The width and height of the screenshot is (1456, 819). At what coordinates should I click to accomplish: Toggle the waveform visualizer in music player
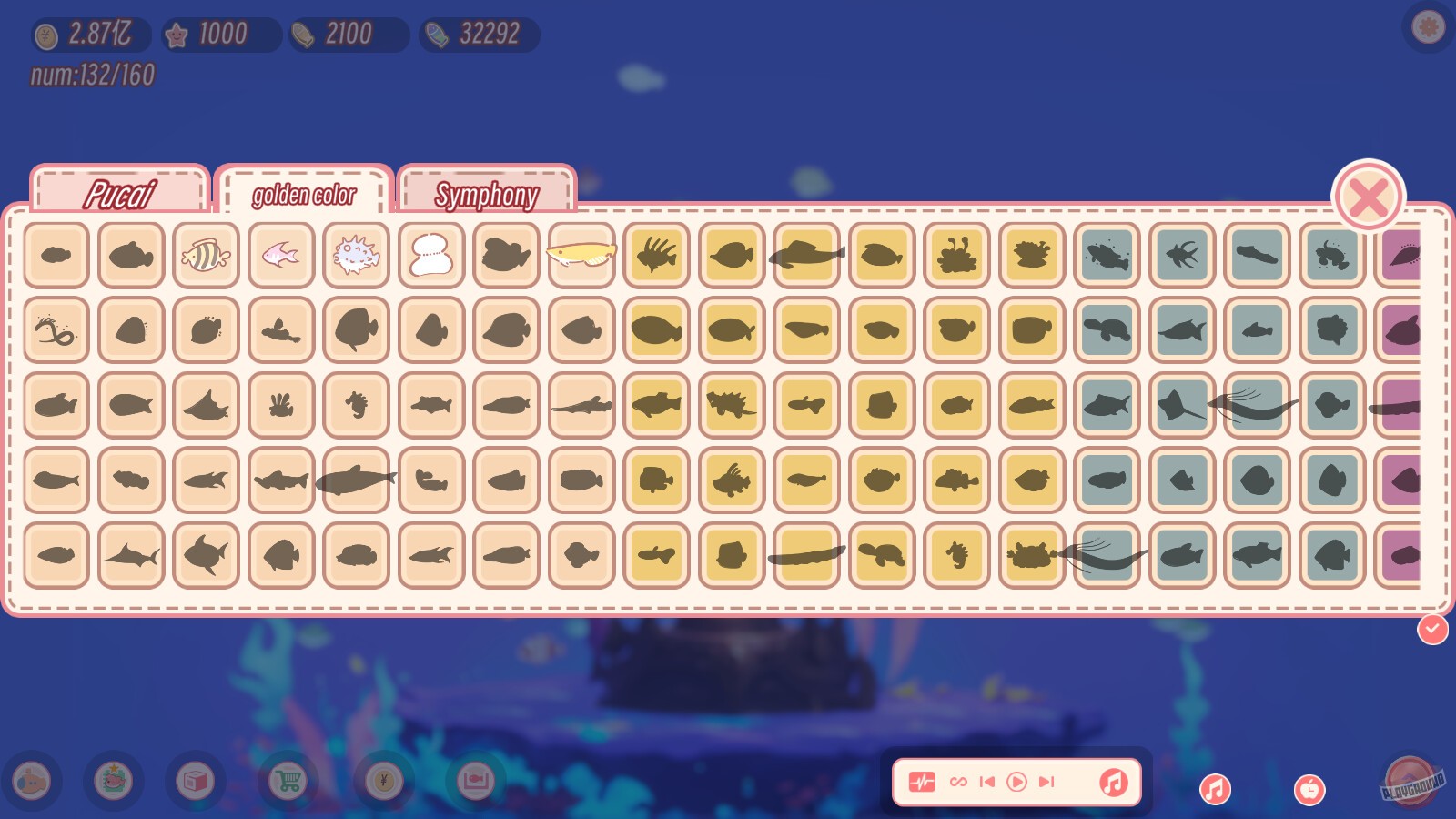924,781
